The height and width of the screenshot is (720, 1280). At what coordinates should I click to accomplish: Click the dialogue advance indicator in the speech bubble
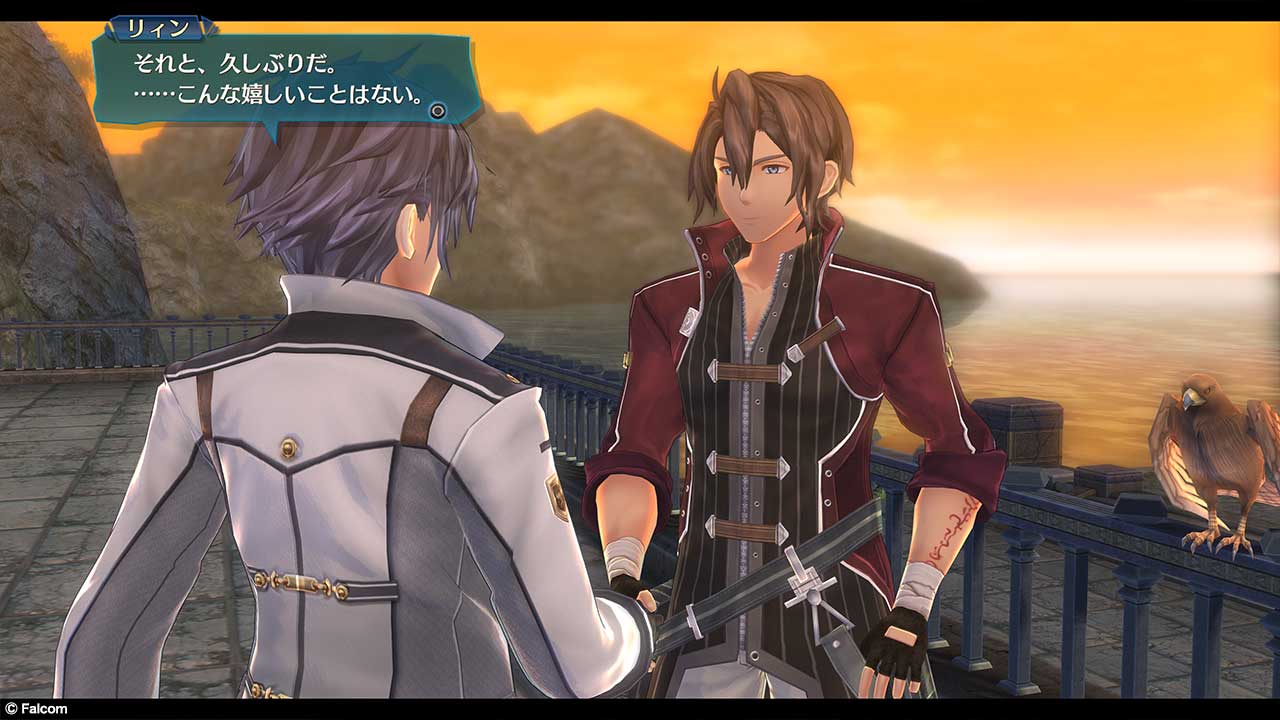pos(437,111)
